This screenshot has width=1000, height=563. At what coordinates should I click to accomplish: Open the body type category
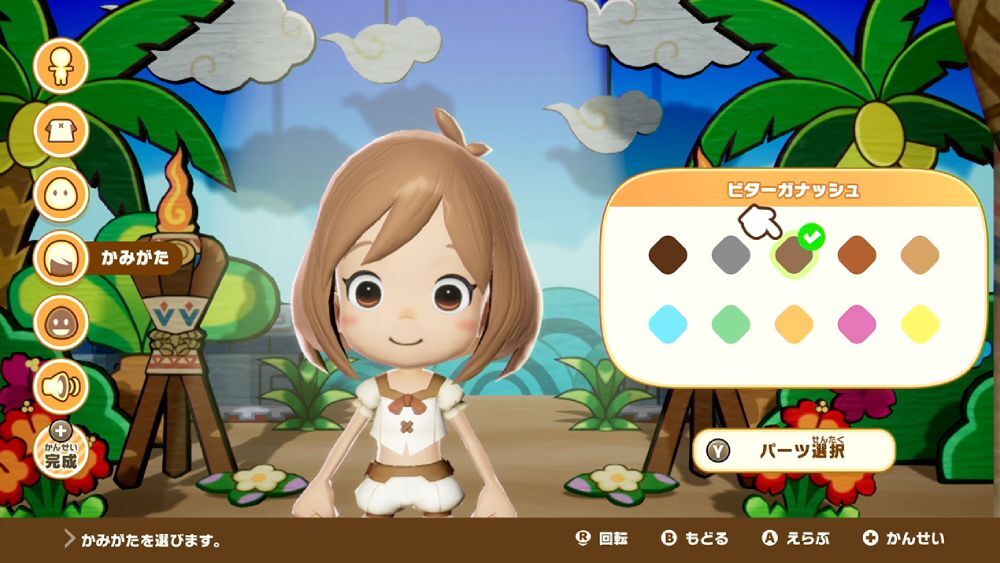tap(61, 65)
